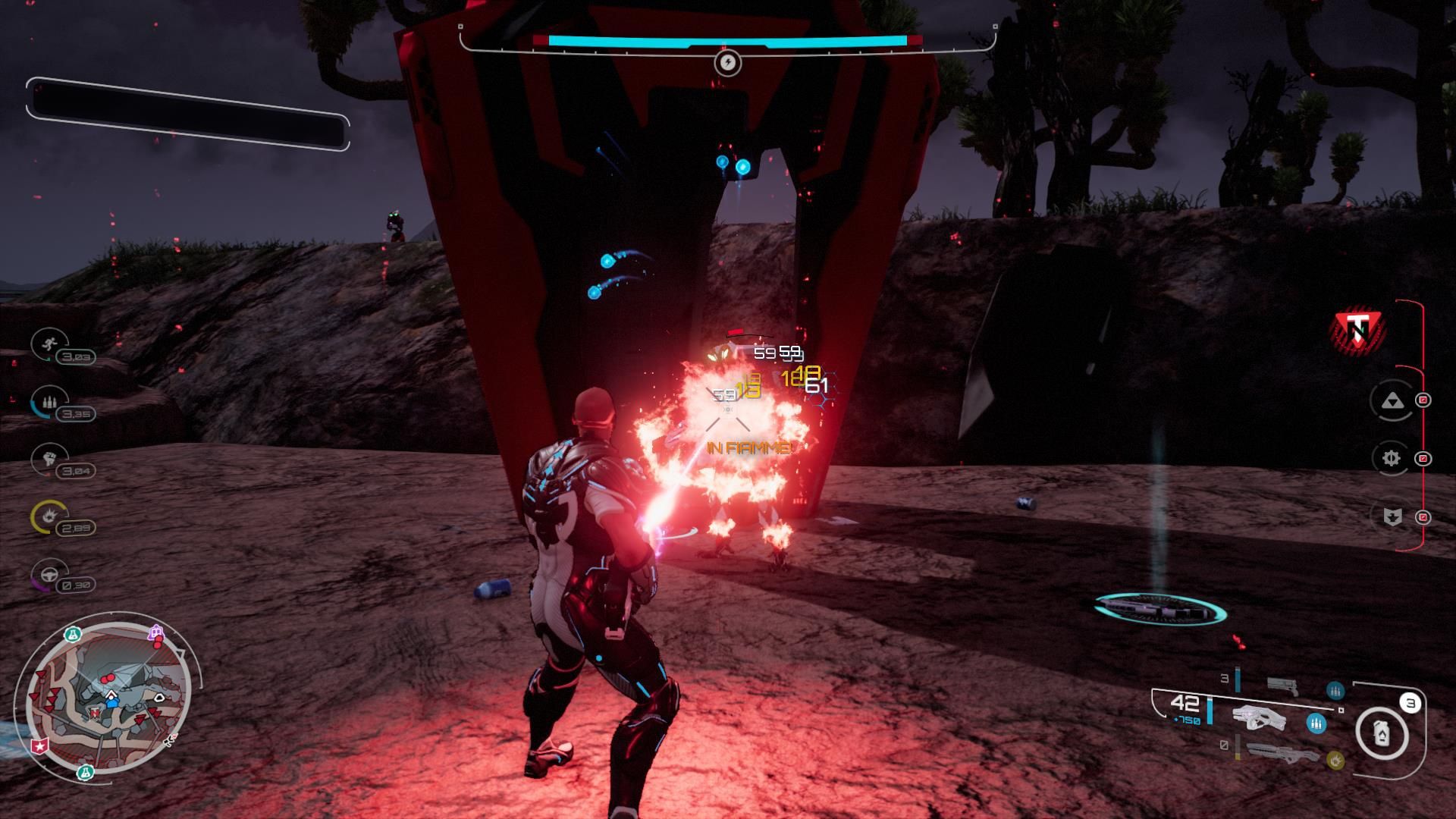The image size is (1456, 819).
Task: Select the gear cog objective icon
Action: [1391, 458]
